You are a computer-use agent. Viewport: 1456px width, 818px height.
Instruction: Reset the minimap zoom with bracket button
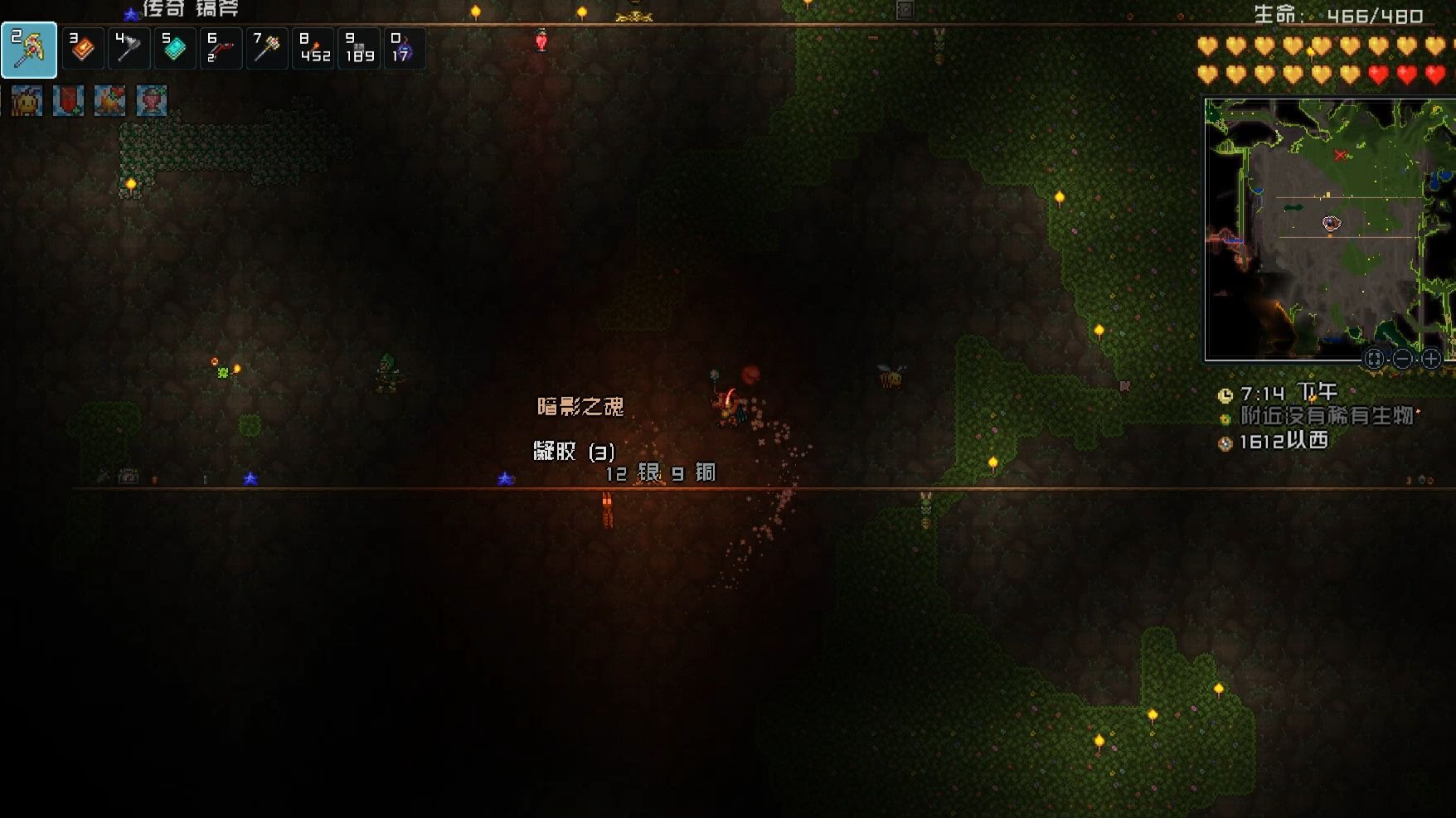tap(1374, 359)
